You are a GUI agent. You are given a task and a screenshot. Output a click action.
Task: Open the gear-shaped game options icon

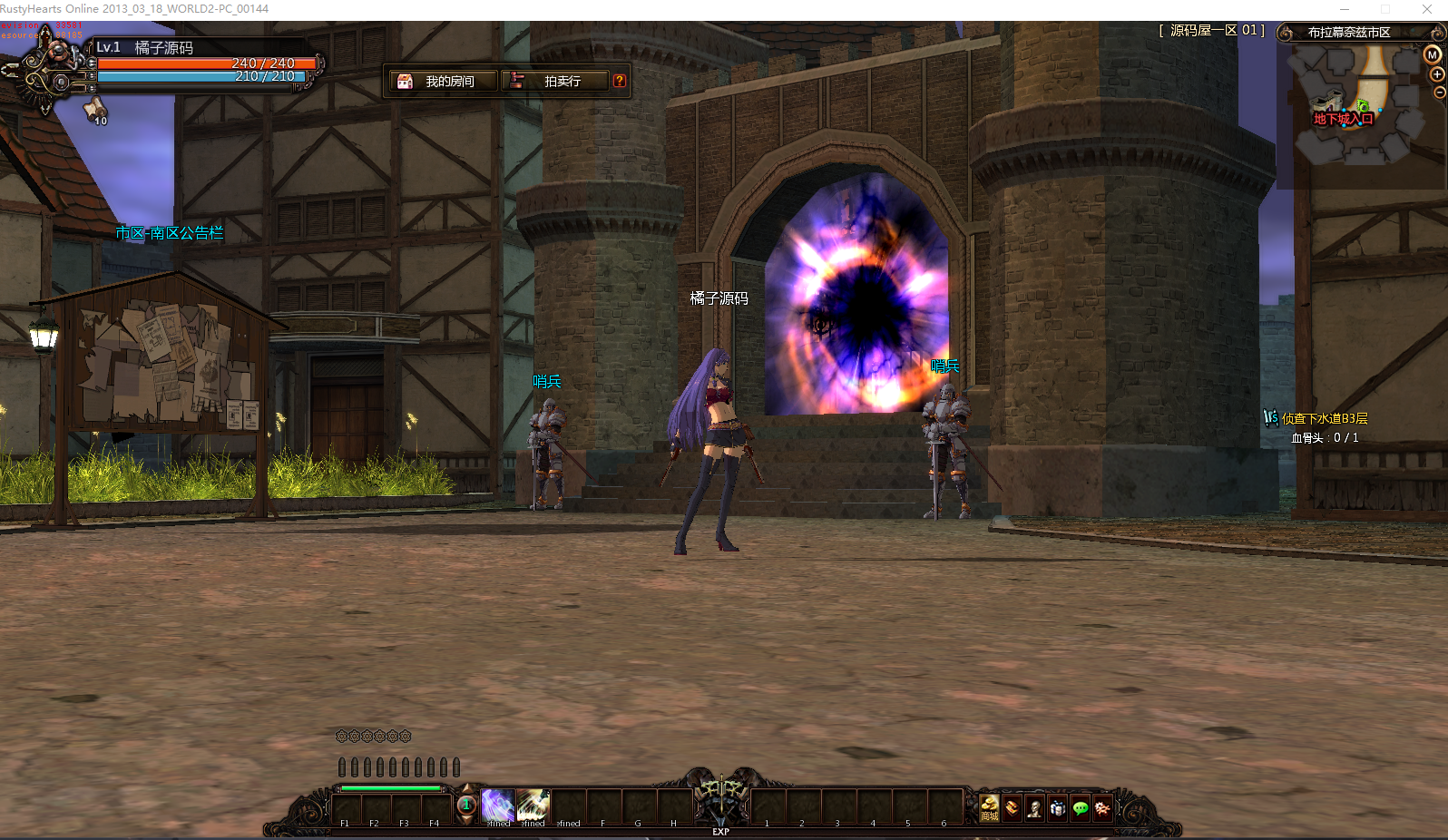click(1102, 807)
